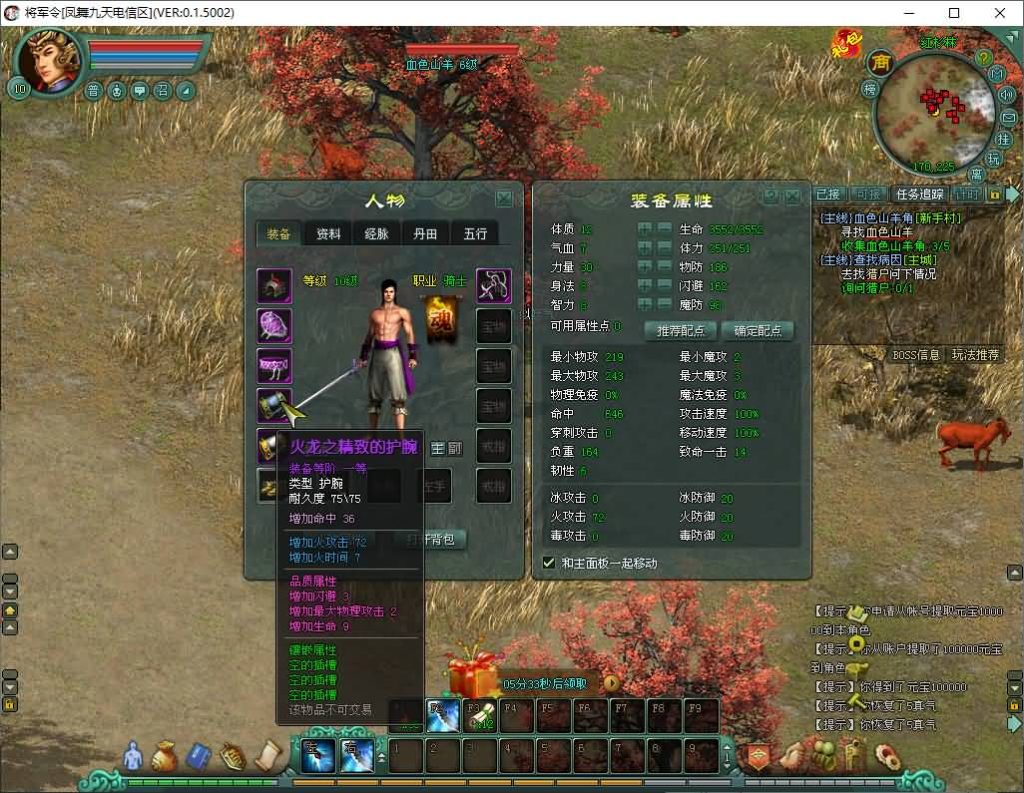Maximize the game window
Viewport: 1024px width, 793px height.
[x=953, y=13]
